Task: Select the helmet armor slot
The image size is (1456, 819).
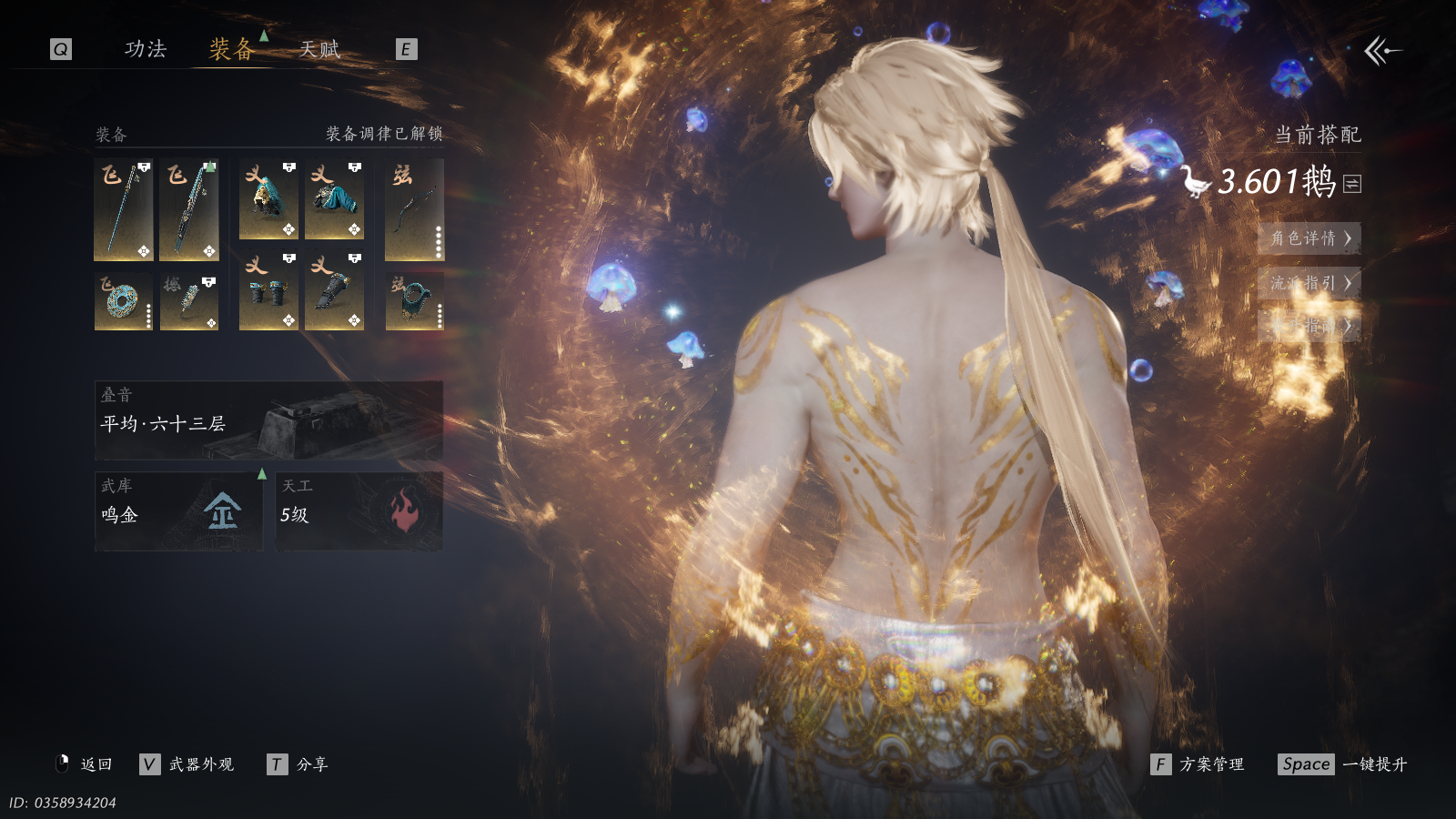Action: point(268,199)
